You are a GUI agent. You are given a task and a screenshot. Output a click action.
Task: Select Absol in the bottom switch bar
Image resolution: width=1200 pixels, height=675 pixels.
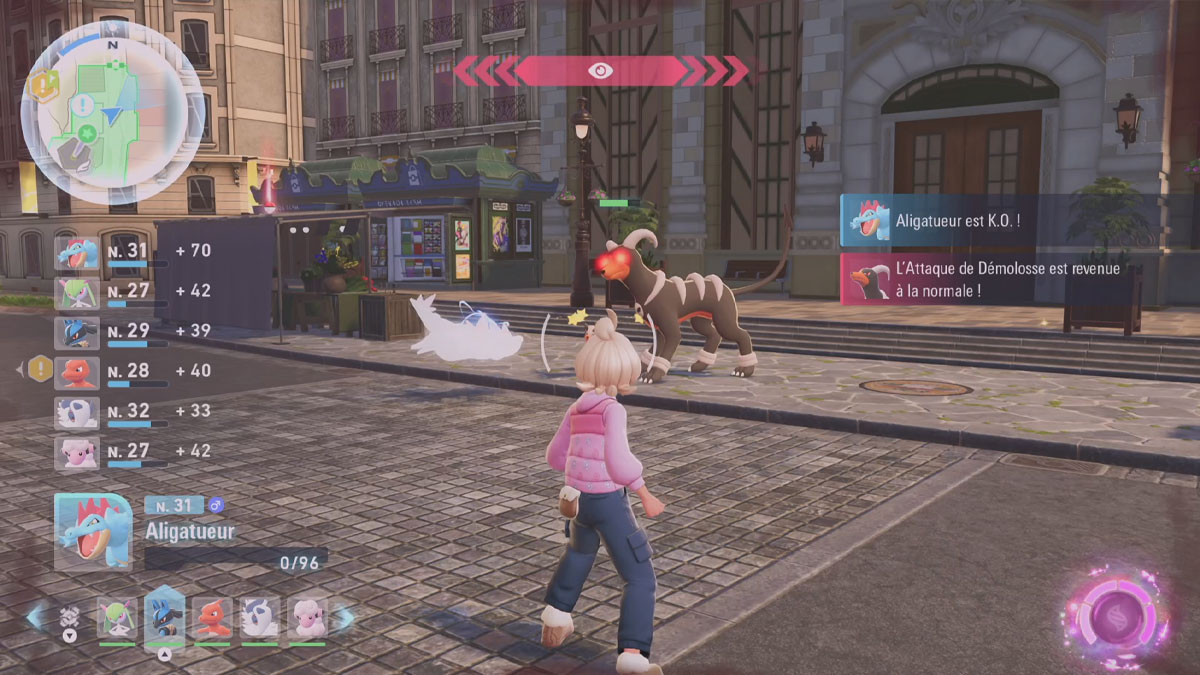point(260,618)
